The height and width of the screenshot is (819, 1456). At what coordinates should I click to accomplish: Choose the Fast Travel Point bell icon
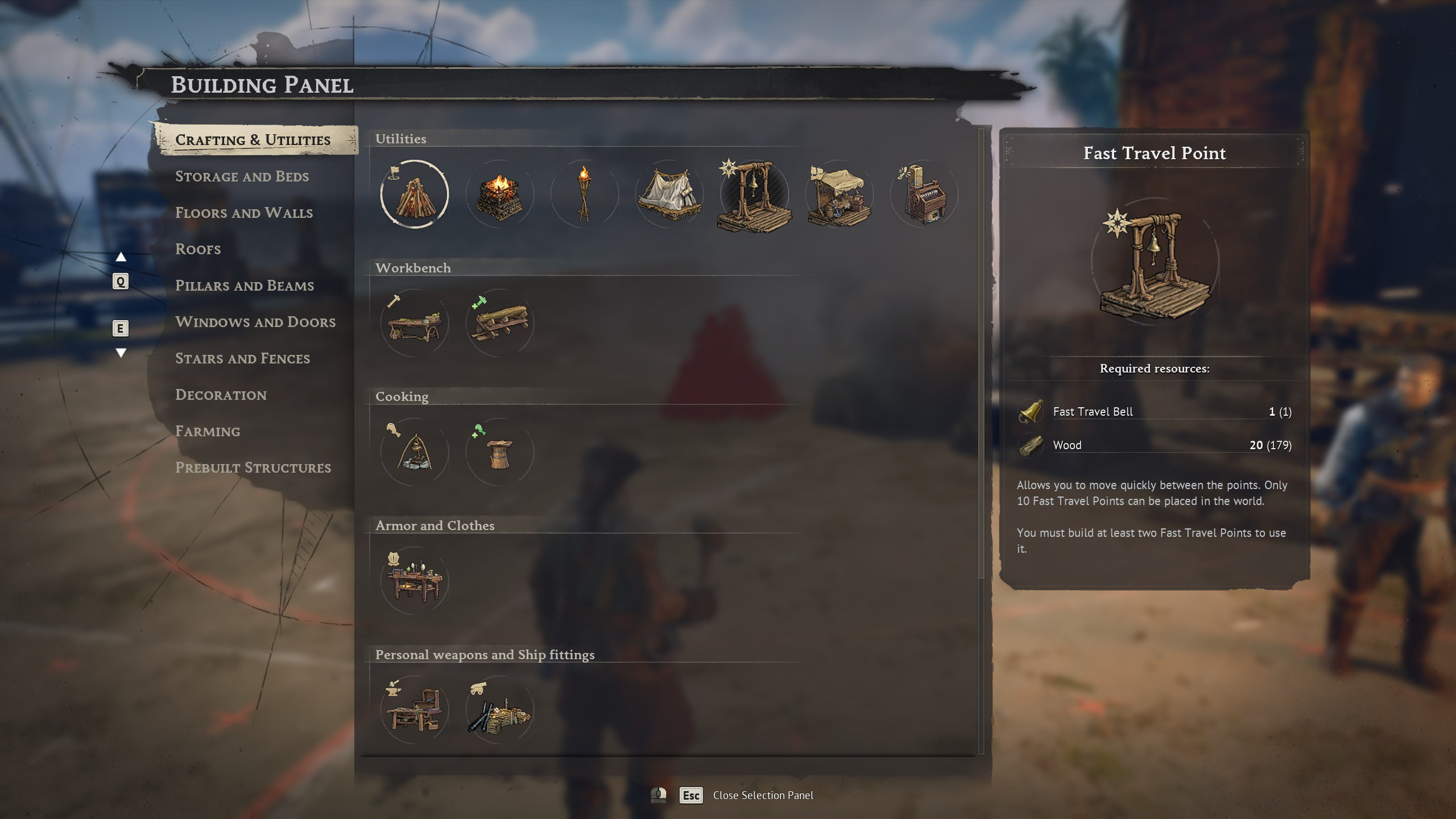tap(754, 195)
